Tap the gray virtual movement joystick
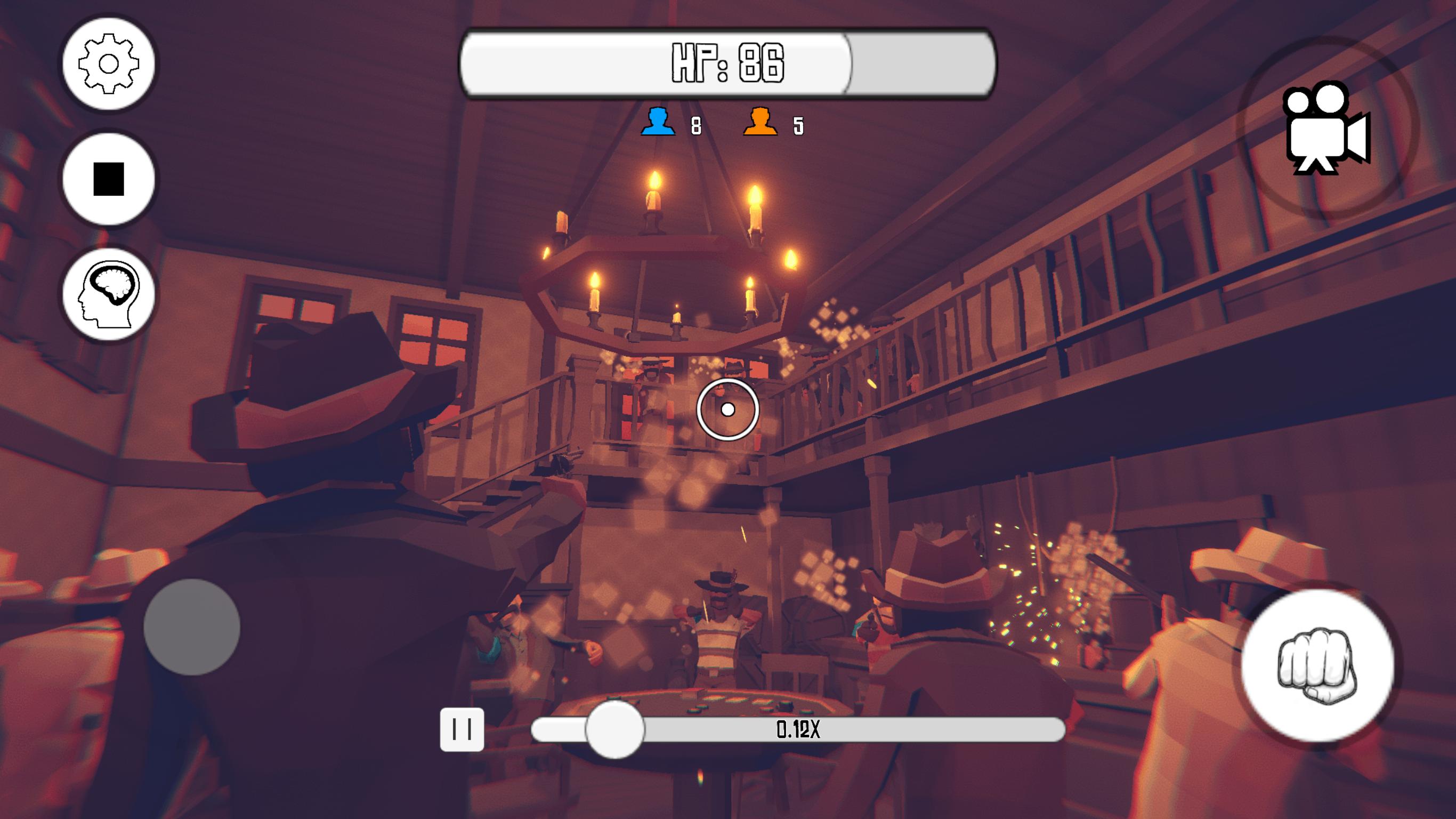 tap(192, 627)
